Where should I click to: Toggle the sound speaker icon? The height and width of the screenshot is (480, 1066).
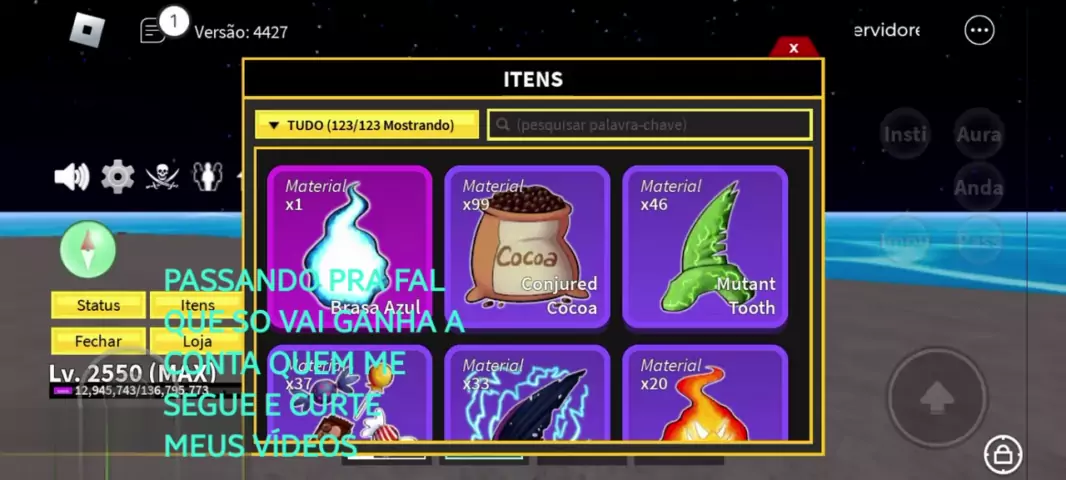(x=72, y=177)
